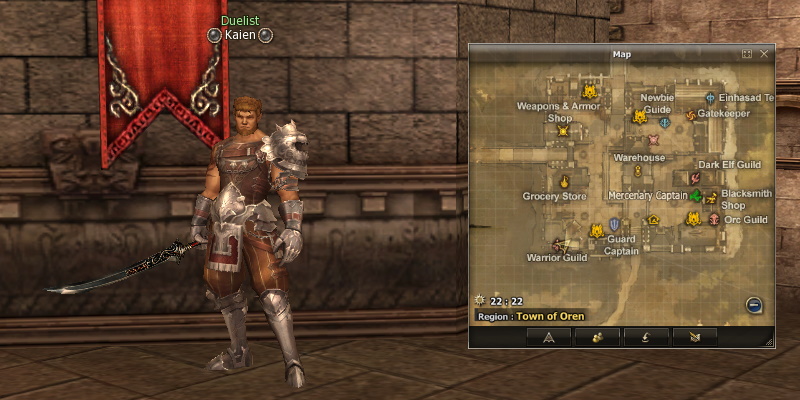Select the Dark Elf Guild marker
This screenshot has height=400, width=800.
click(694, 177)
